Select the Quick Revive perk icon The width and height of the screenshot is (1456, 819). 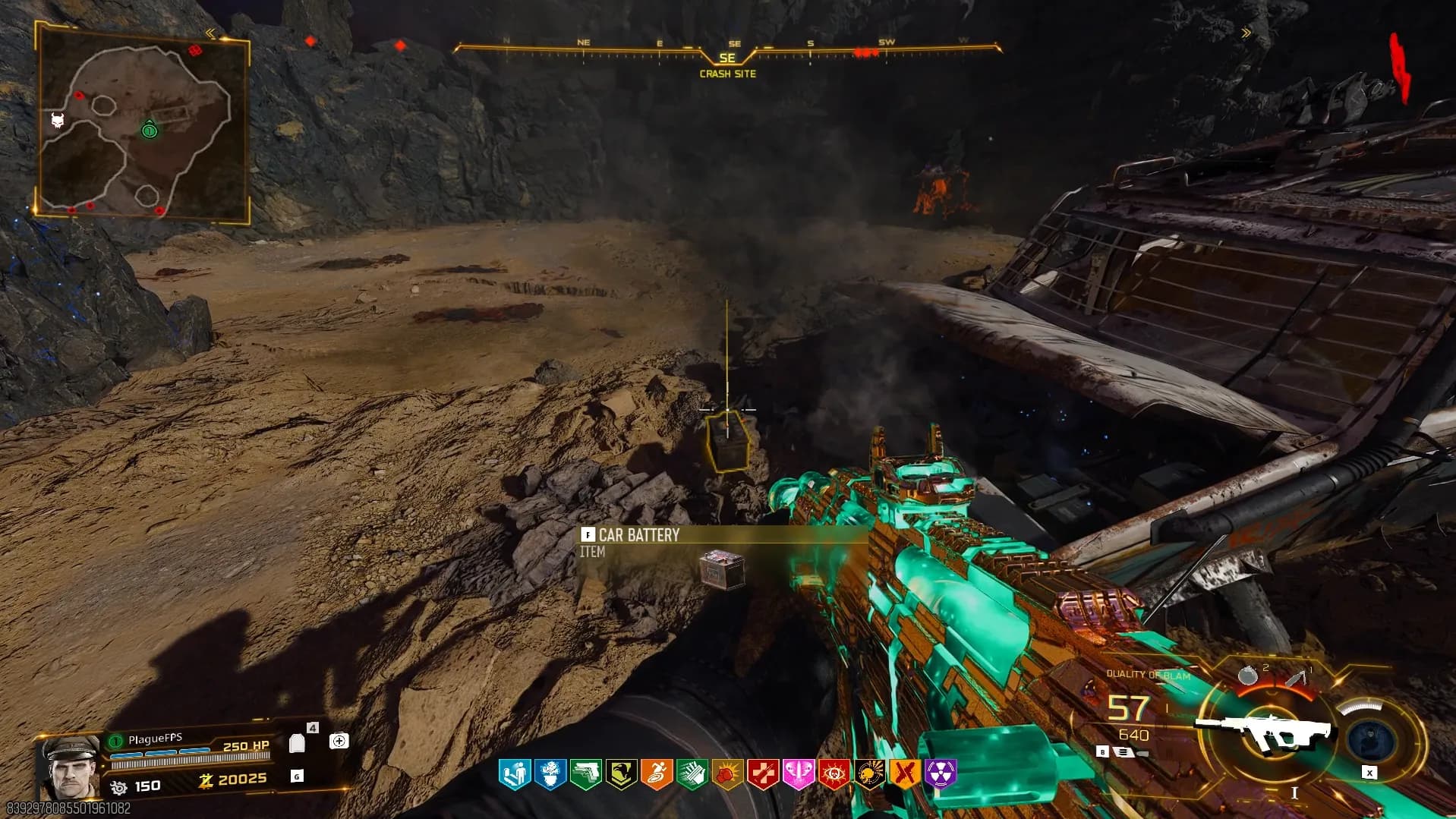coord(514,774)
